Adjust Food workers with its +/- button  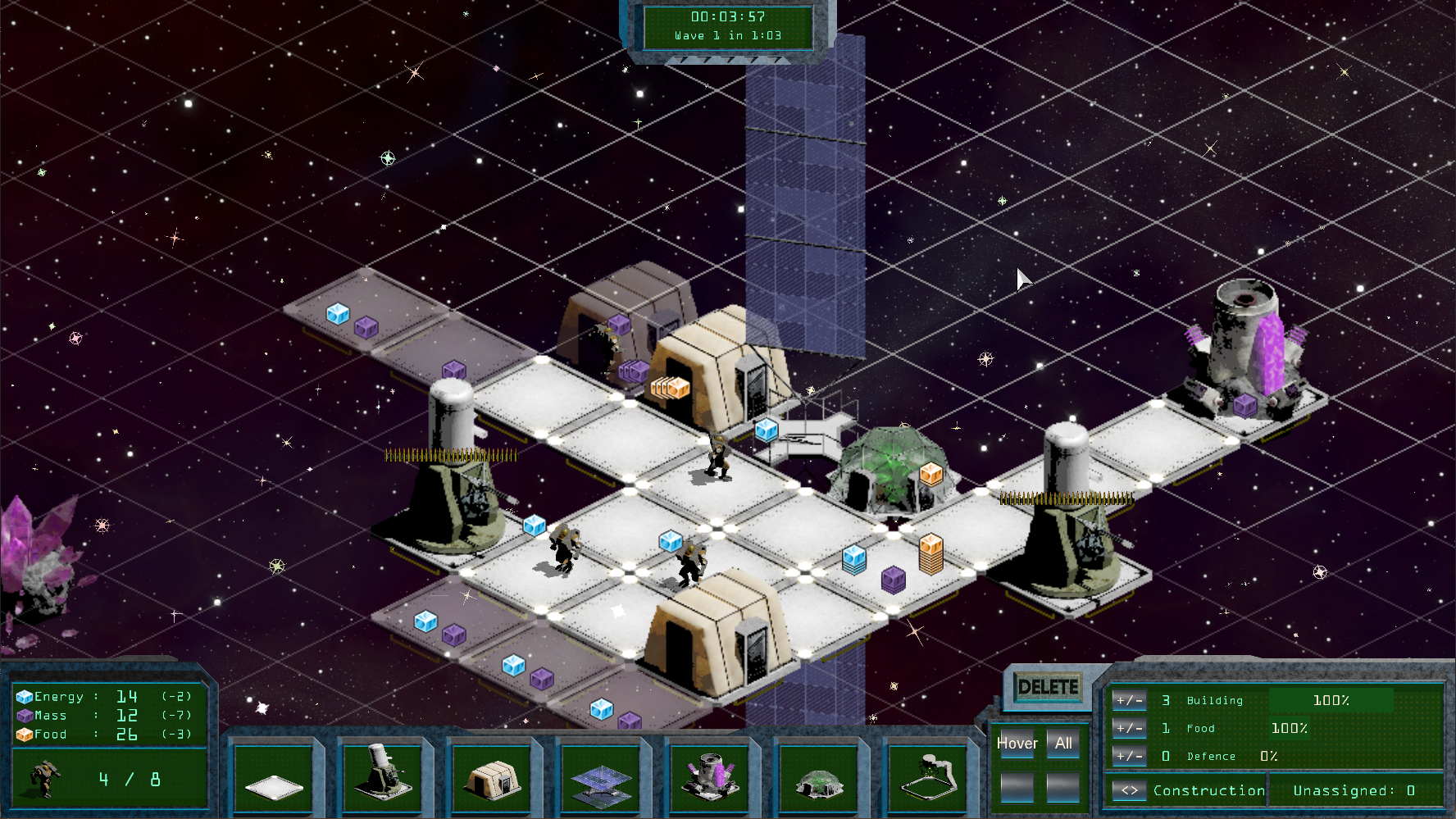(1129, 728)
